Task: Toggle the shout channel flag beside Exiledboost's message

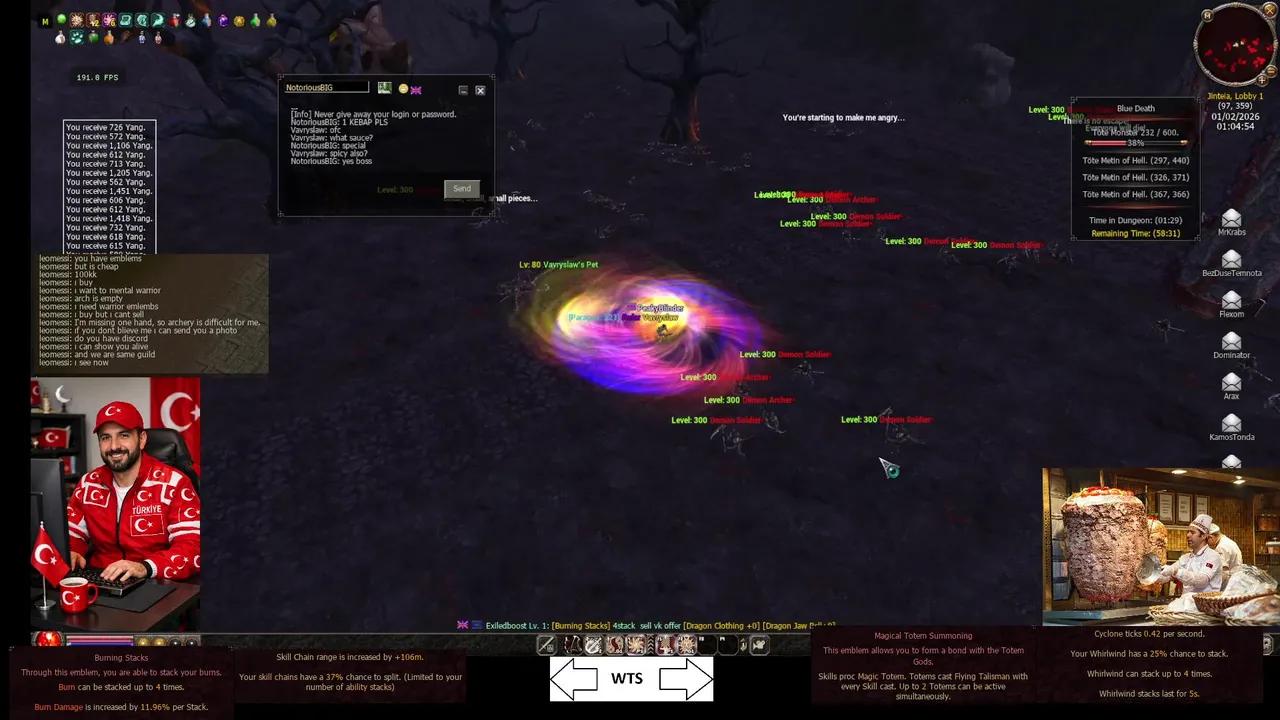Action: click(x=461, y=622)
